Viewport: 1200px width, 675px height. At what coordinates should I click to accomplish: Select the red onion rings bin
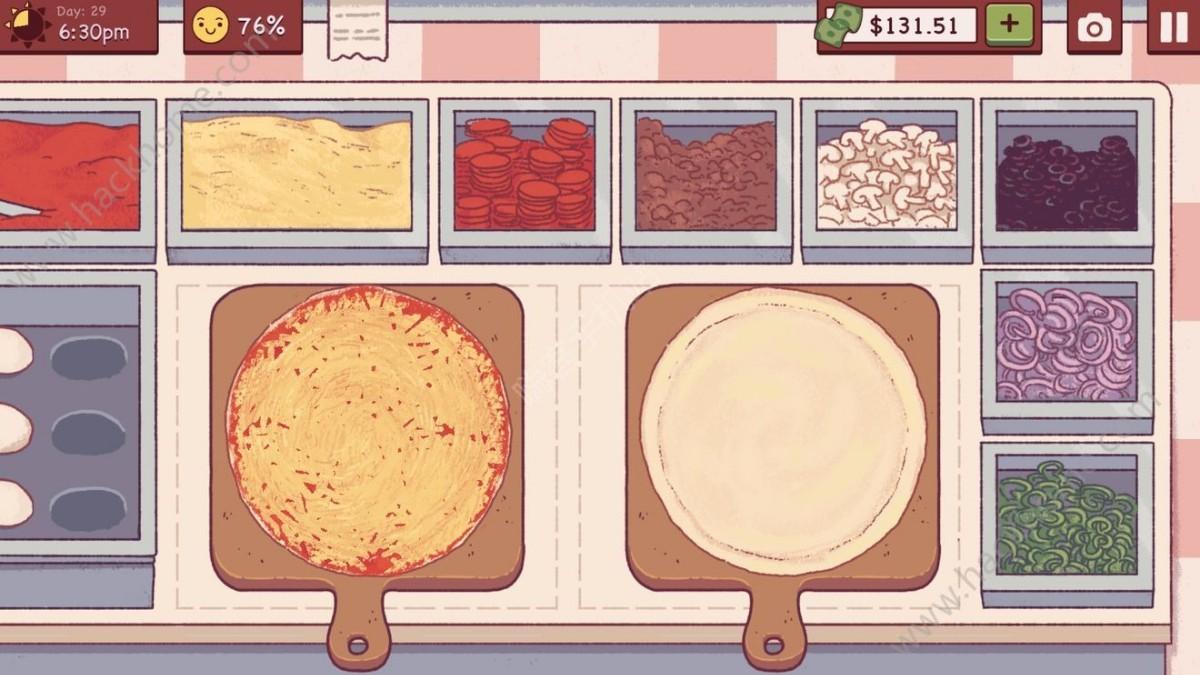point(1066,343)
